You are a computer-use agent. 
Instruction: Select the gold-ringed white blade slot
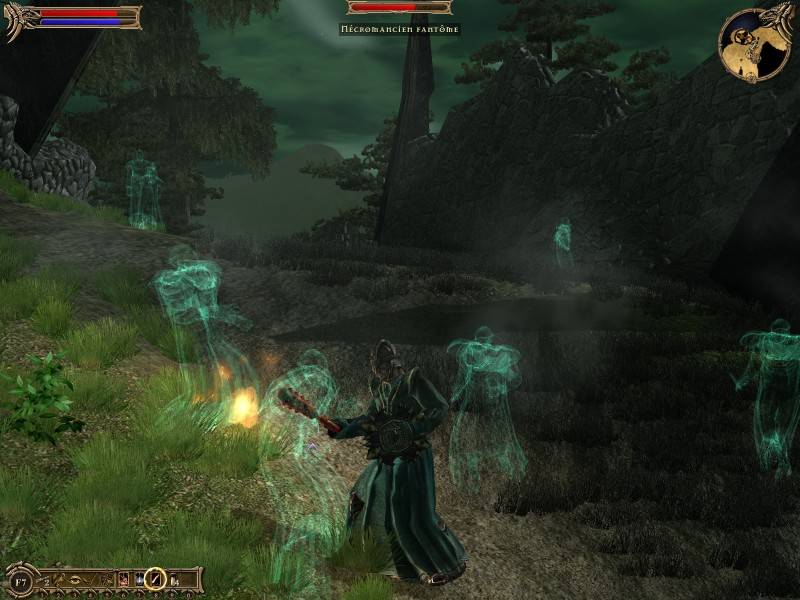pos(156,579)
